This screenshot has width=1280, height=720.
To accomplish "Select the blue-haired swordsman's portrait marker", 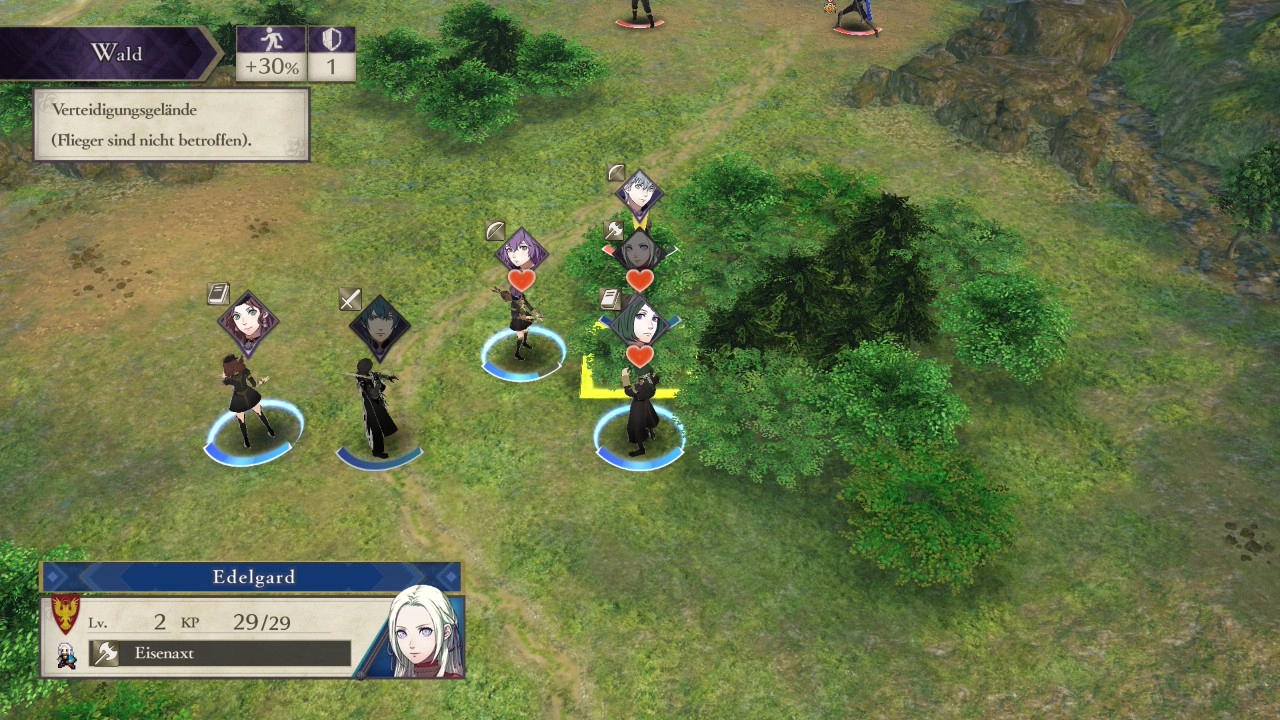I will click(x=380, y=327).
